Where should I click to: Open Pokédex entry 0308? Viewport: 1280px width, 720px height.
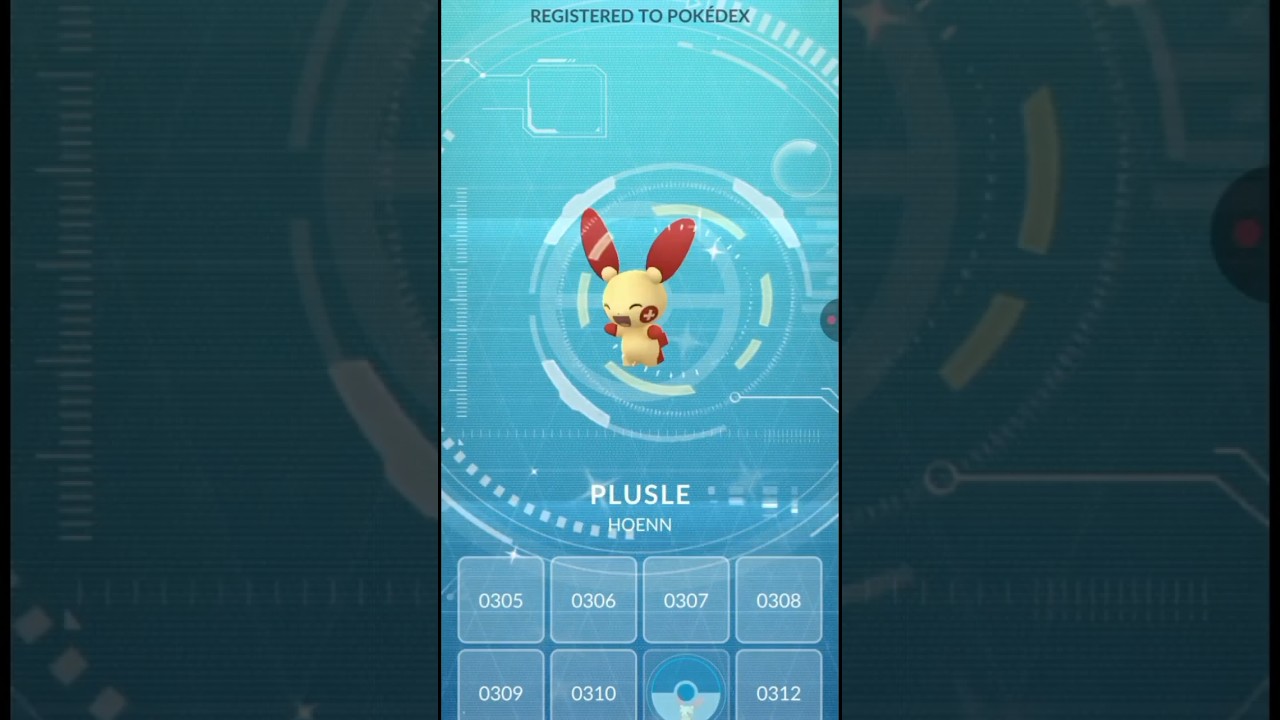778,600
